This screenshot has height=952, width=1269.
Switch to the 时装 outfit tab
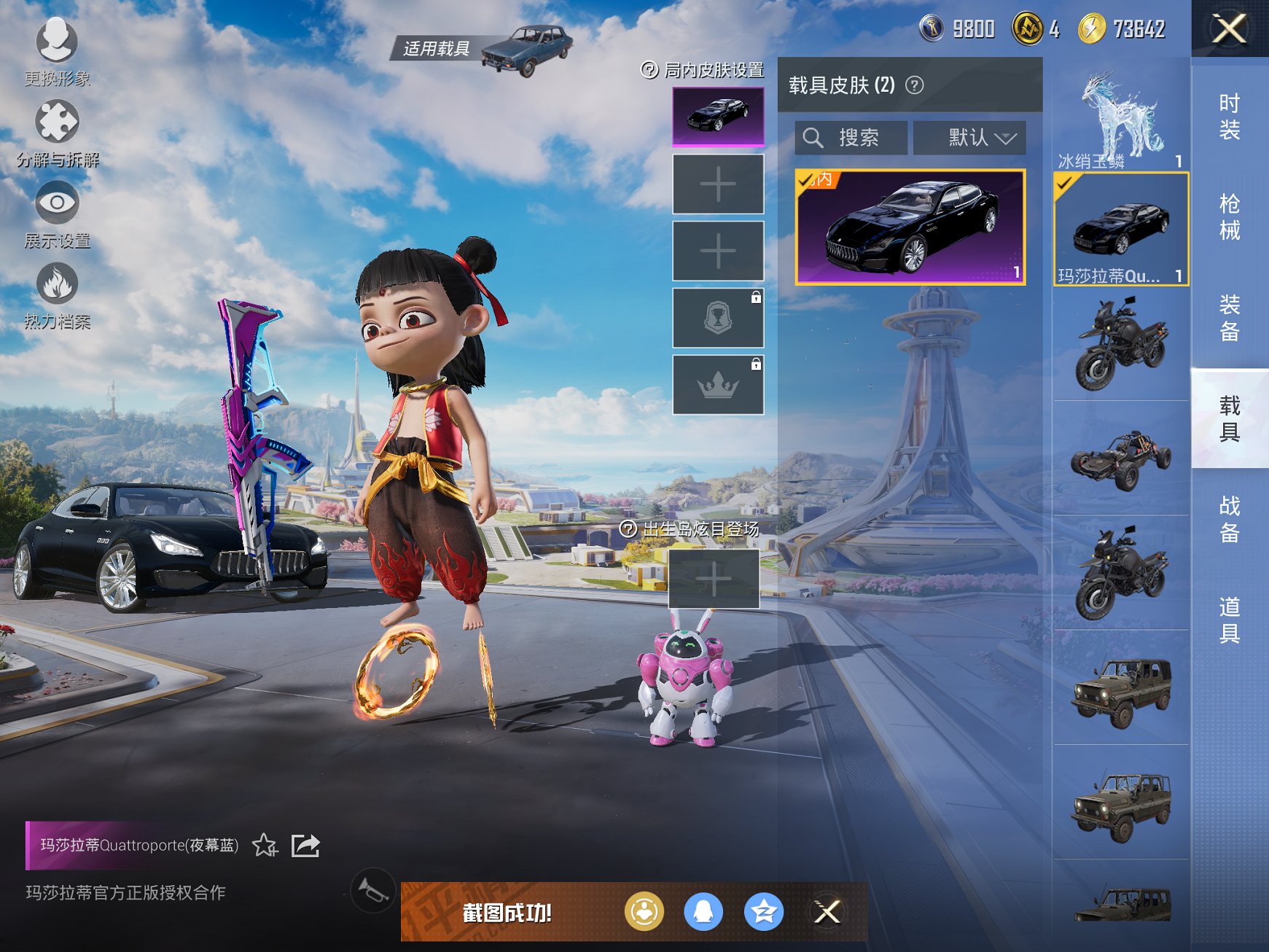pos(1229,117)
